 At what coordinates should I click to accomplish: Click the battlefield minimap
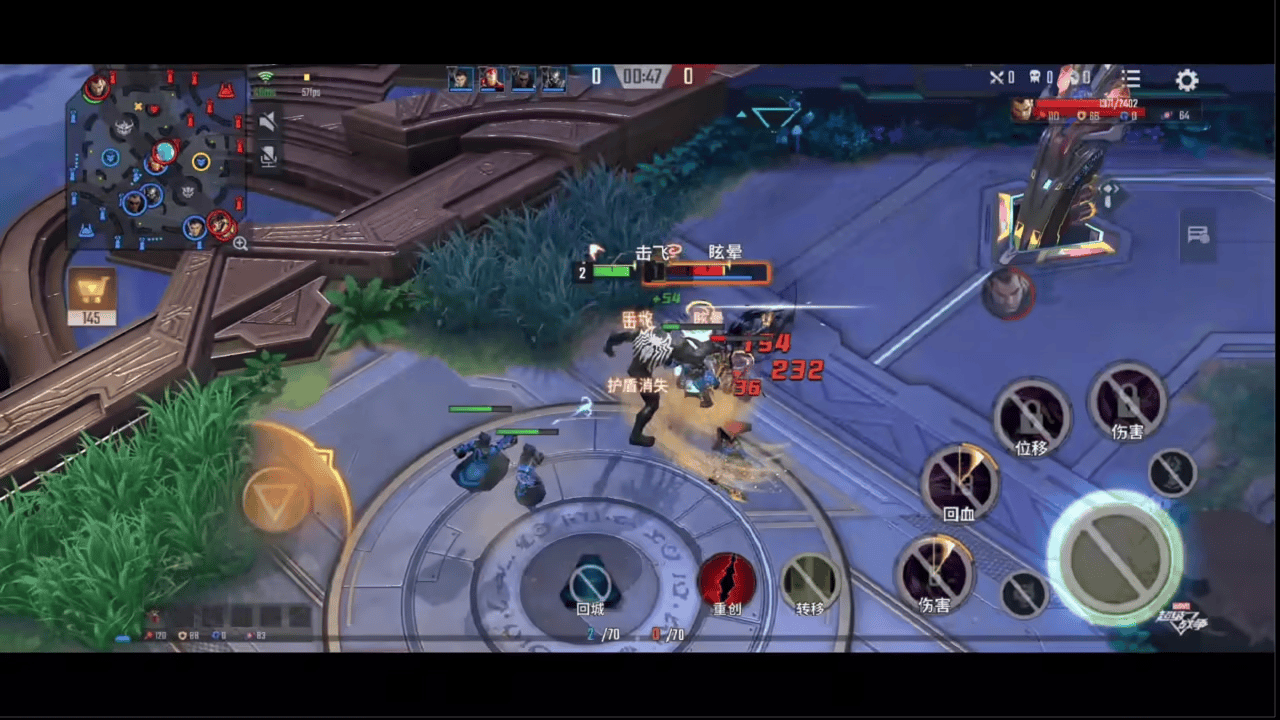click(155, 158)
